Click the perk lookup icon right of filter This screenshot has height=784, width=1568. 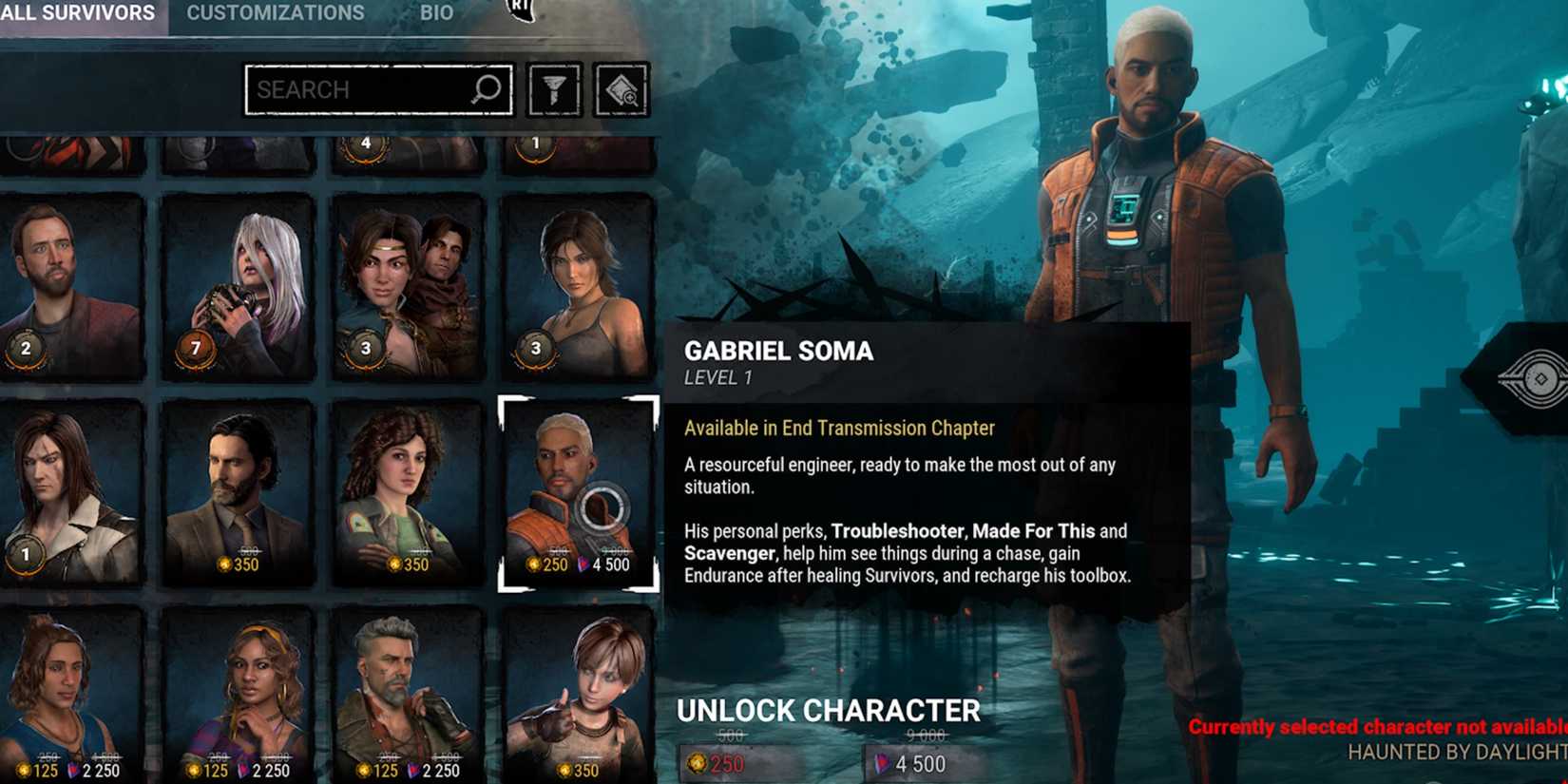[x=621, y=88]
